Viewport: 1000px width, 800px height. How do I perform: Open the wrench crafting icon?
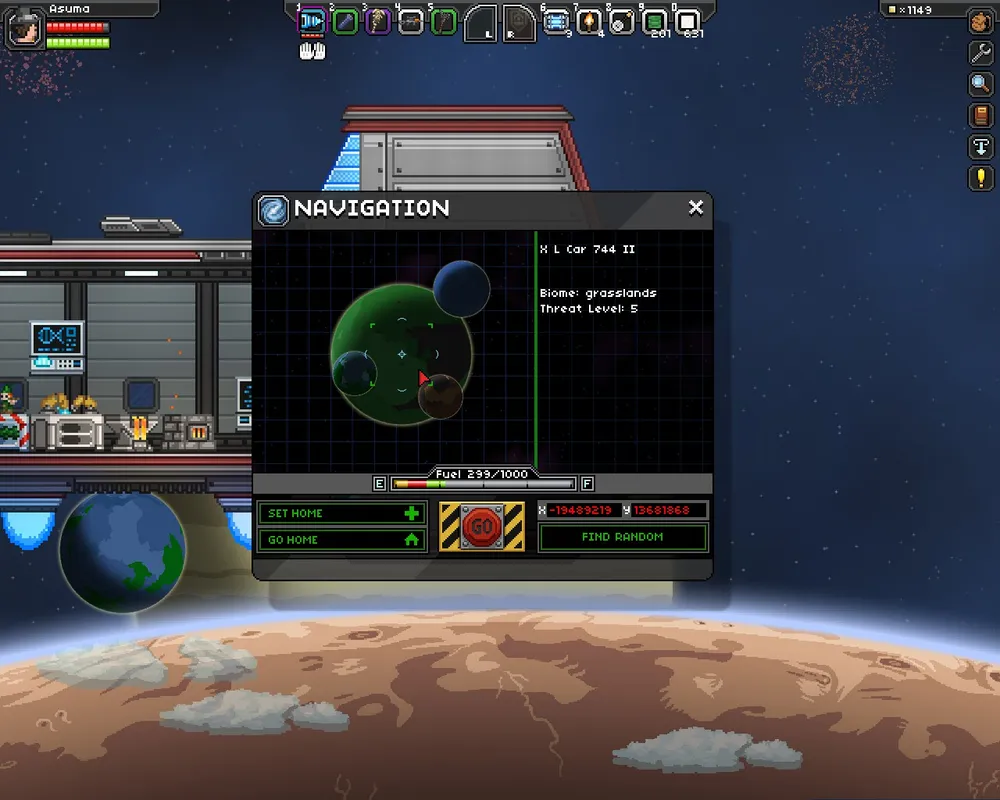tap(980, 53)
